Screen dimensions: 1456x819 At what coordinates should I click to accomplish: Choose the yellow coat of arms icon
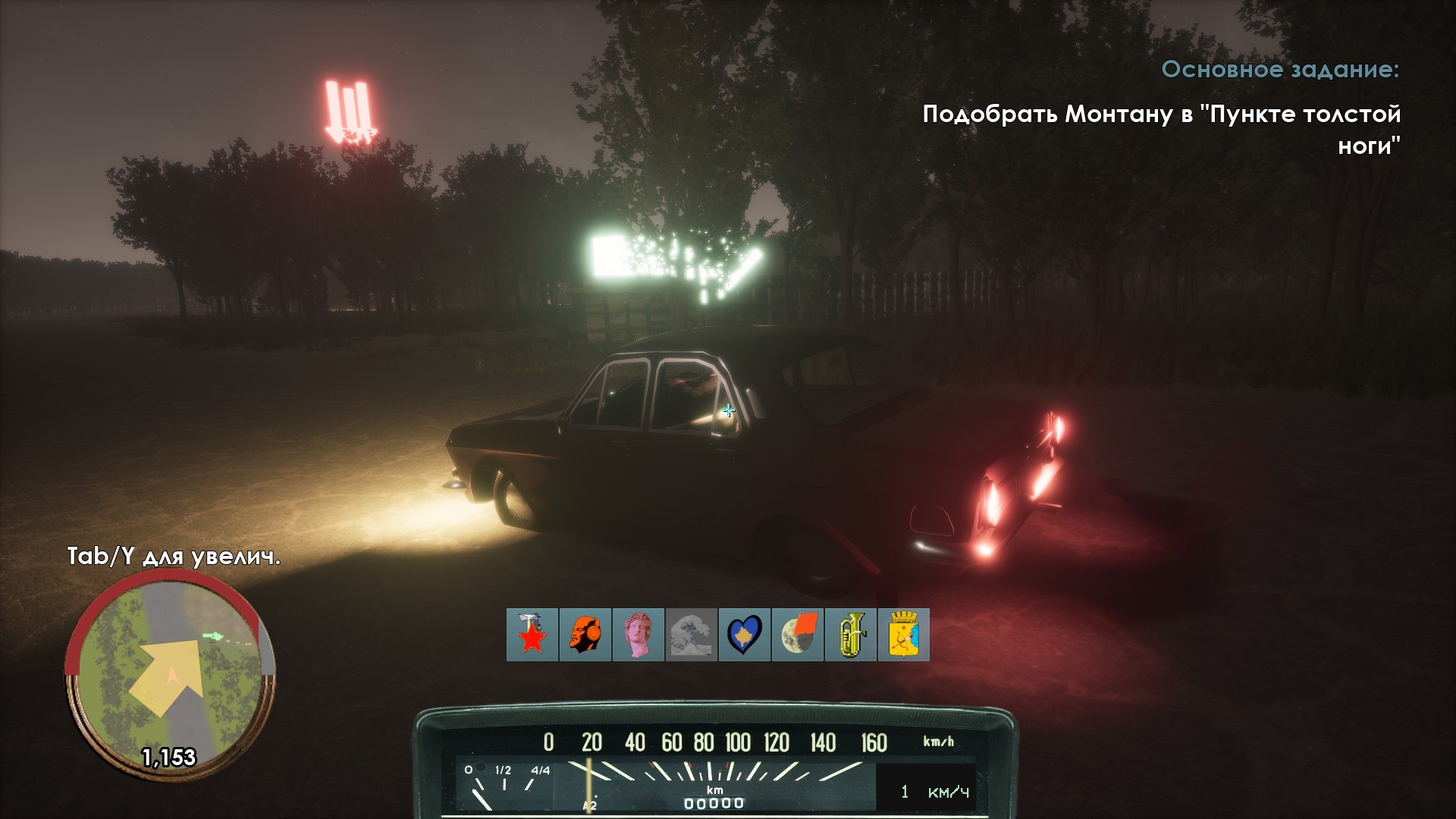point(904,635)
